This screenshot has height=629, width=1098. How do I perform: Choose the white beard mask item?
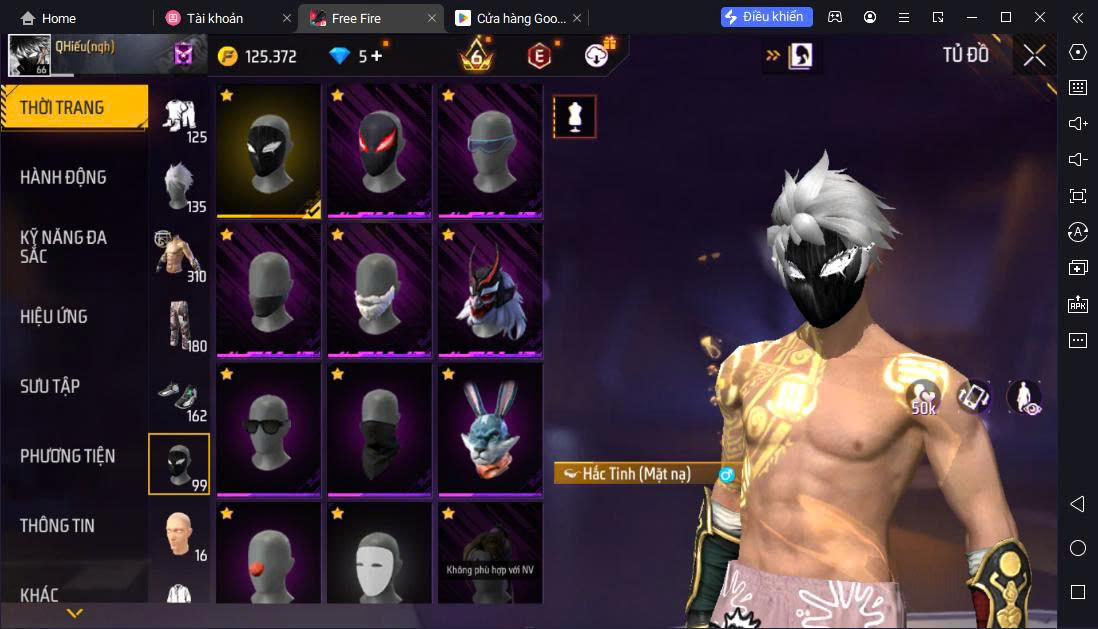(x=380, y=289)
